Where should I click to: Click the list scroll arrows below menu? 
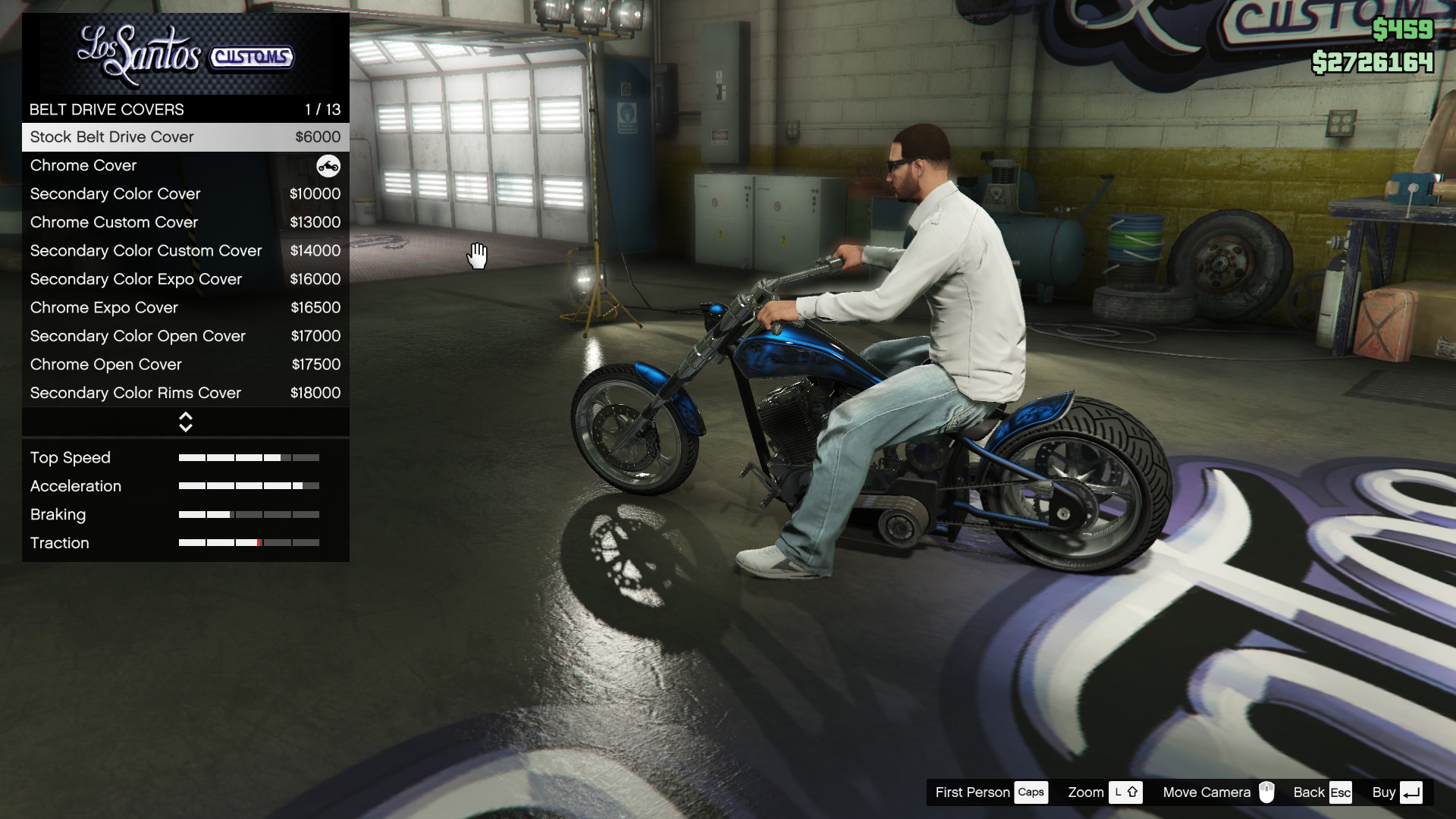tap(186, 422)
